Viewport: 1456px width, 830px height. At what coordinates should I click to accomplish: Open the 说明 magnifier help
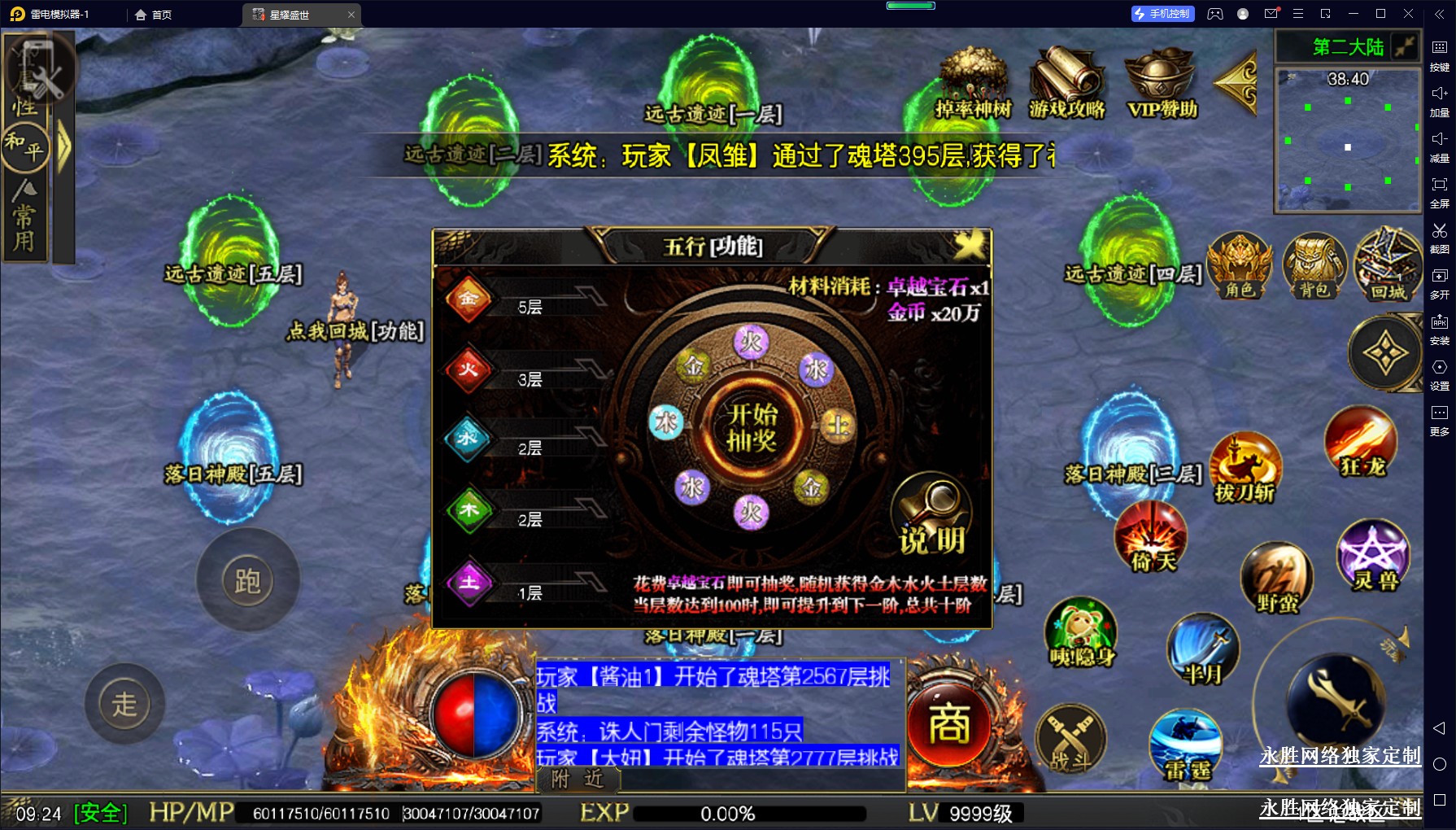tap(932, 516)
